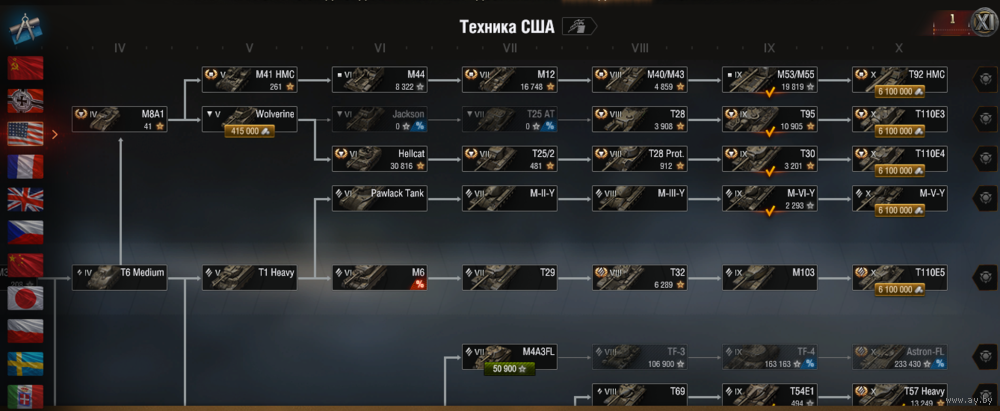
Task: Click the T110E5 heavy tank
Action: [x=900, y=276]
